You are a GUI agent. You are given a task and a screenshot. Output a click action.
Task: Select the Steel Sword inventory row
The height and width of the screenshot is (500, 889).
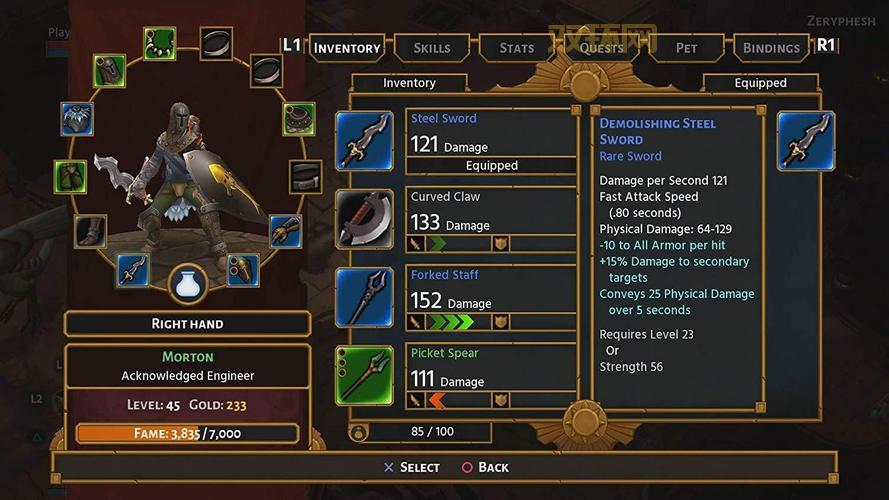pyautogui.click(x=490, y=141)
